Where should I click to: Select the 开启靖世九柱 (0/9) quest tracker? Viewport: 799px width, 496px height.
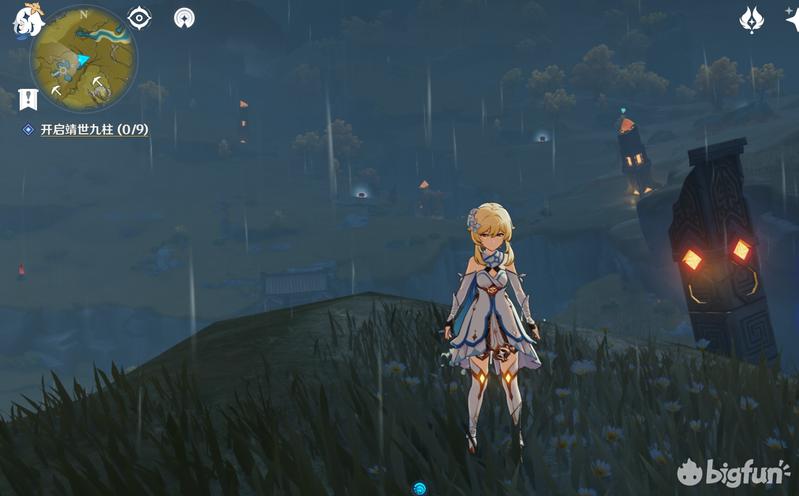pyautogui.click(x=93, y=130)
